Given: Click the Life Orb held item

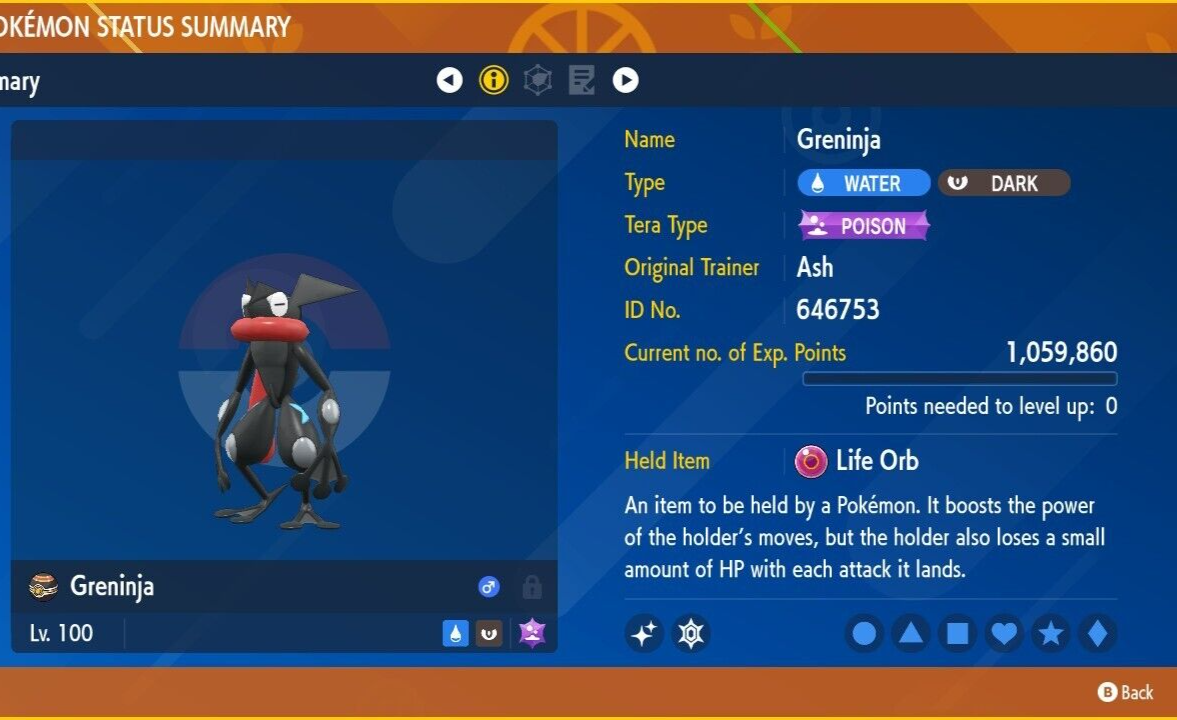Looking at the screenshot, I should tap(857, 461).
